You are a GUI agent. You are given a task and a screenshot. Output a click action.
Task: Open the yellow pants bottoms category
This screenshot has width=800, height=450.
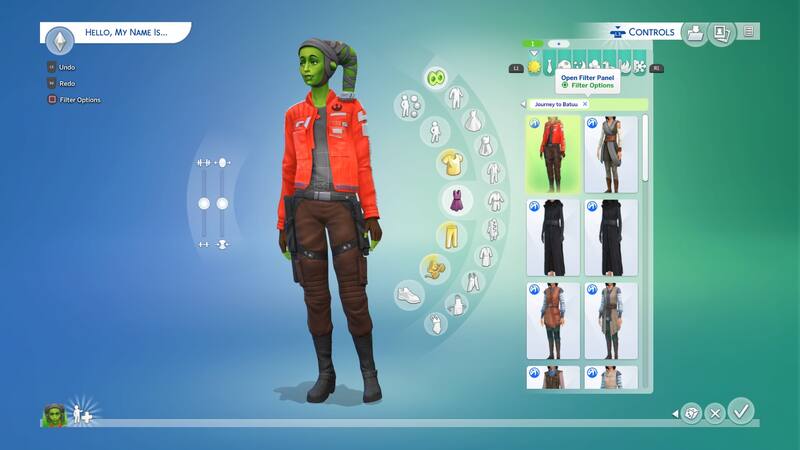click(x=451, y=236)
